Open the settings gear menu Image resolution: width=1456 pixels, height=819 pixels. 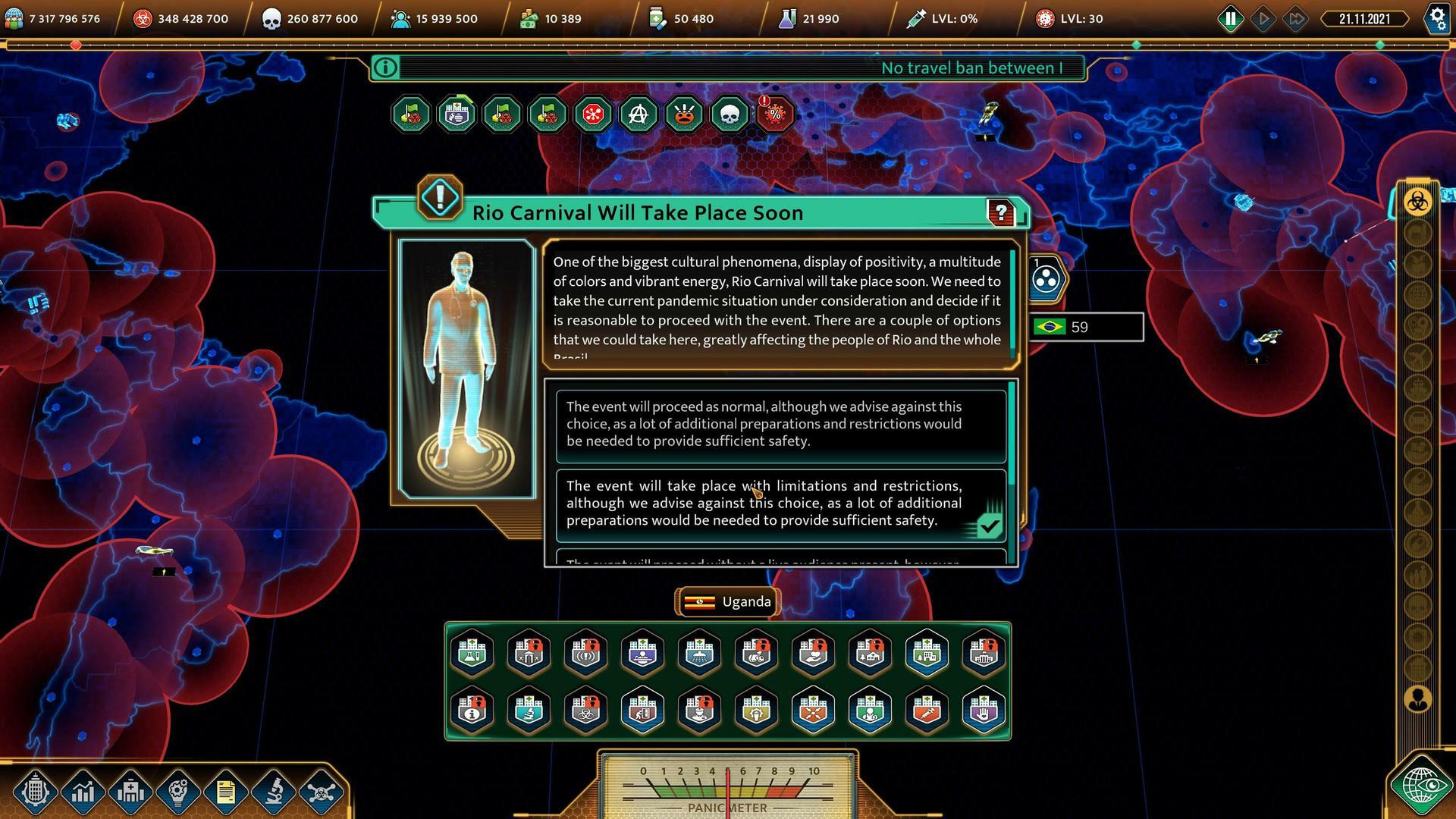(x=1437, y=18)
